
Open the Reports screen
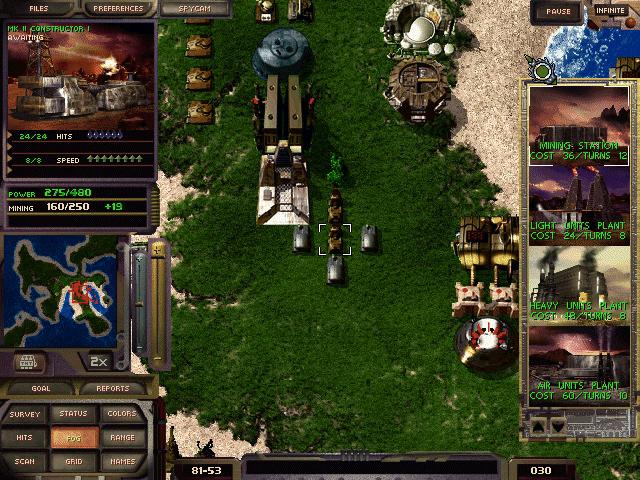pos(105,388)
